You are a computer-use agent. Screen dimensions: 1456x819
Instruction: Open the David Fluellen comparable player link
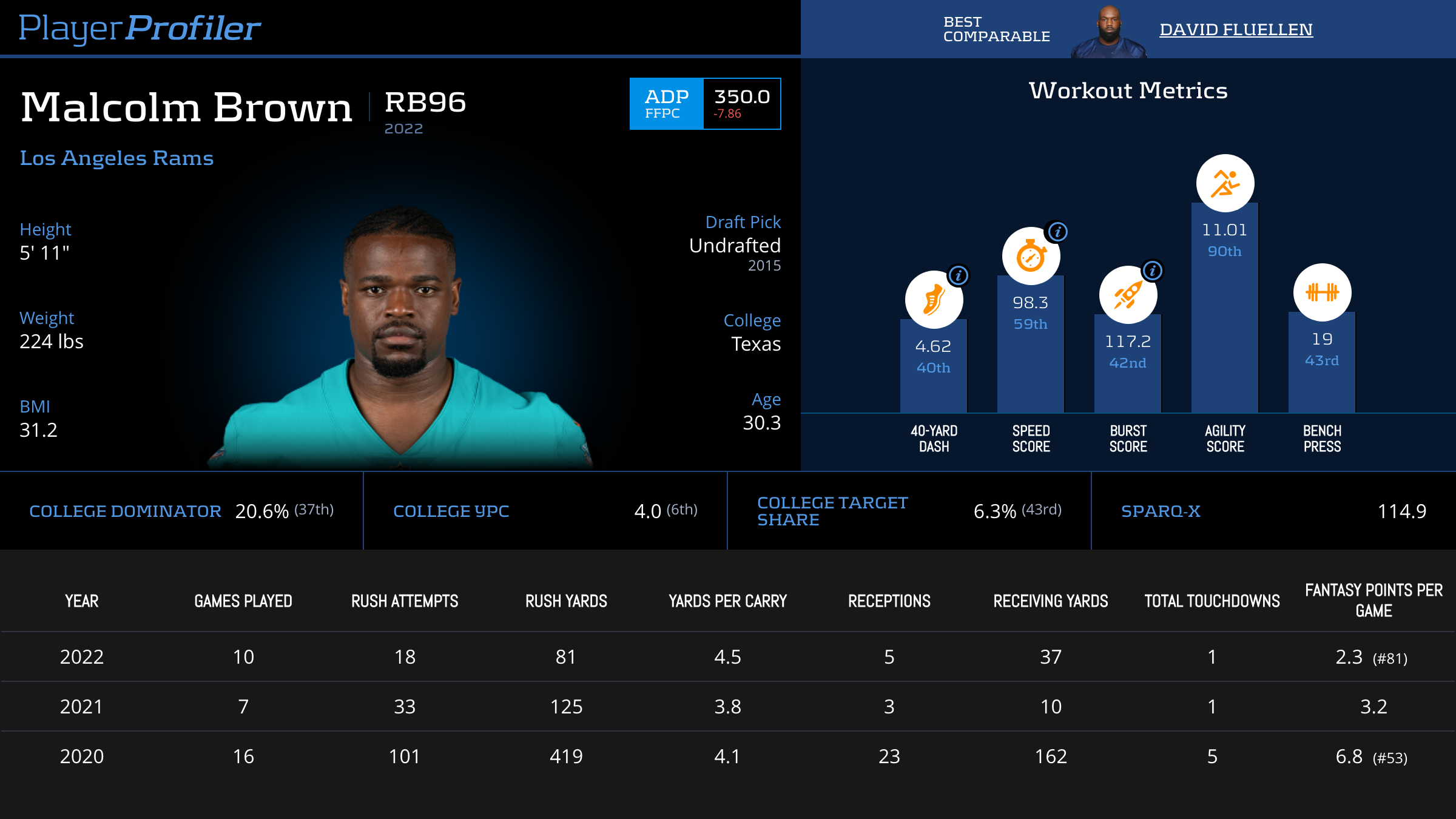(1236, 29)
